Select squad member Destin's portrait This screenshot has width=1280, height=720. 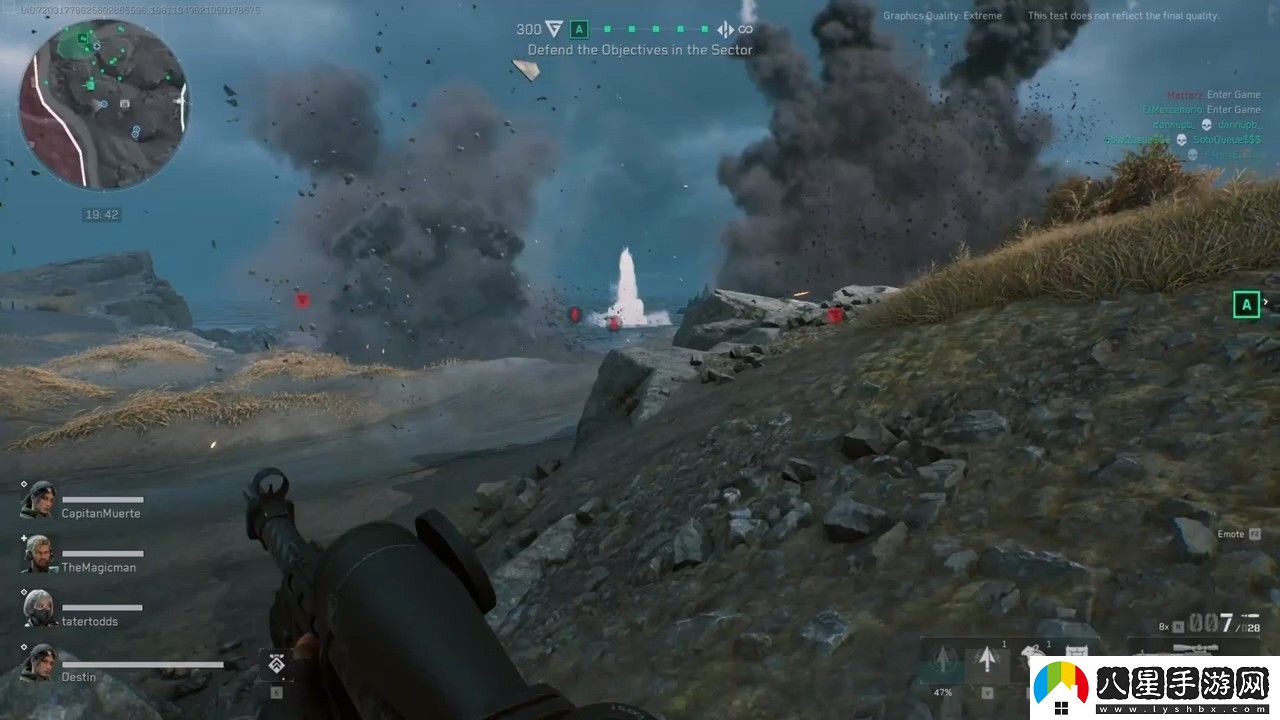[38, 664]
